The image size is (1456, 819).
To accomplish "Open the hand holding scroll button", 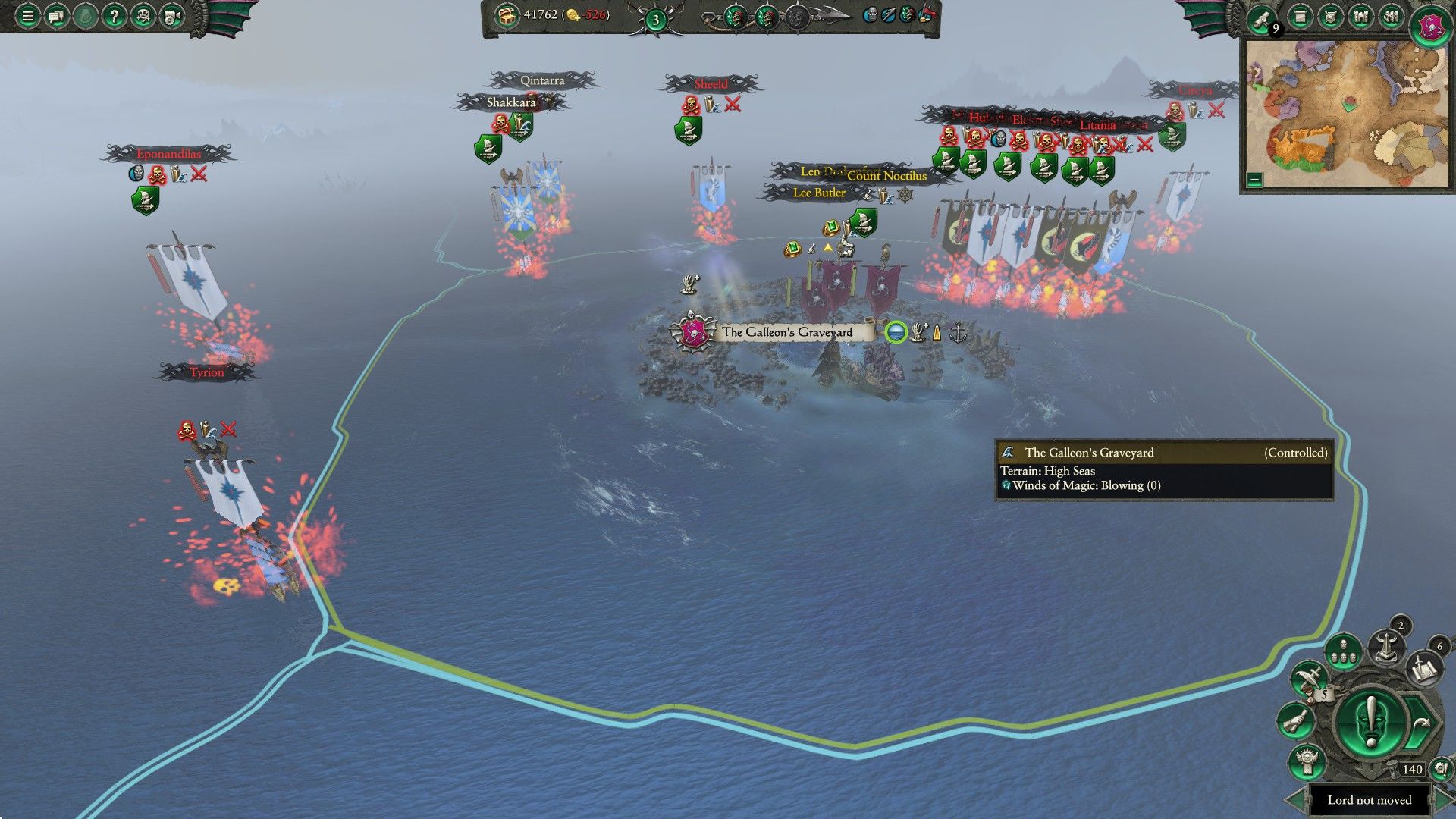I will 1296,720.
